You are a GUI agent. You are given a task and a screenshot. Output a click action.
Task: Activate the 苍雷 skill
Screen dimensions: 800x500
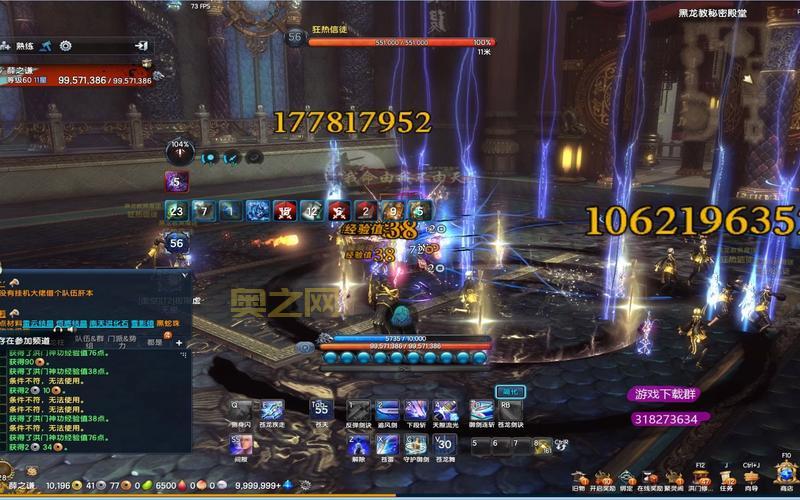388,444
